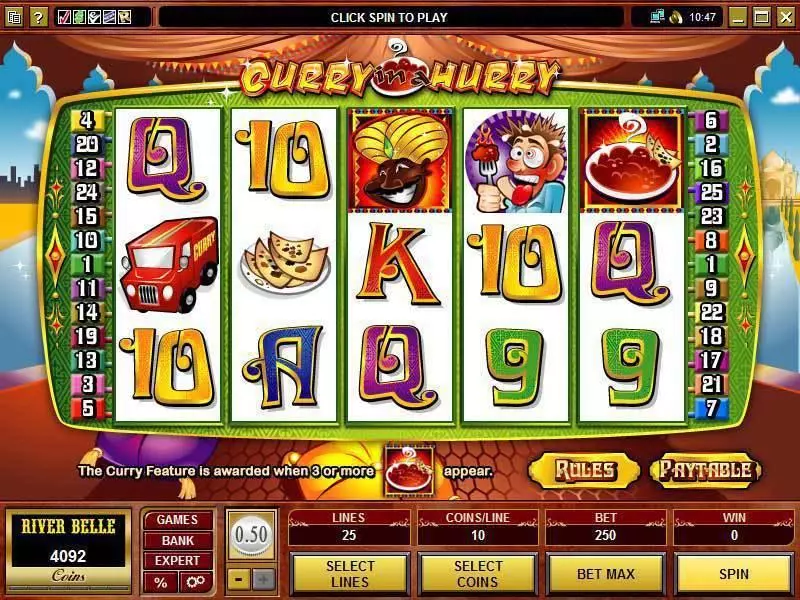Open the Rules screen
Viewport: 800px width, 600px height.
(584, 470)
